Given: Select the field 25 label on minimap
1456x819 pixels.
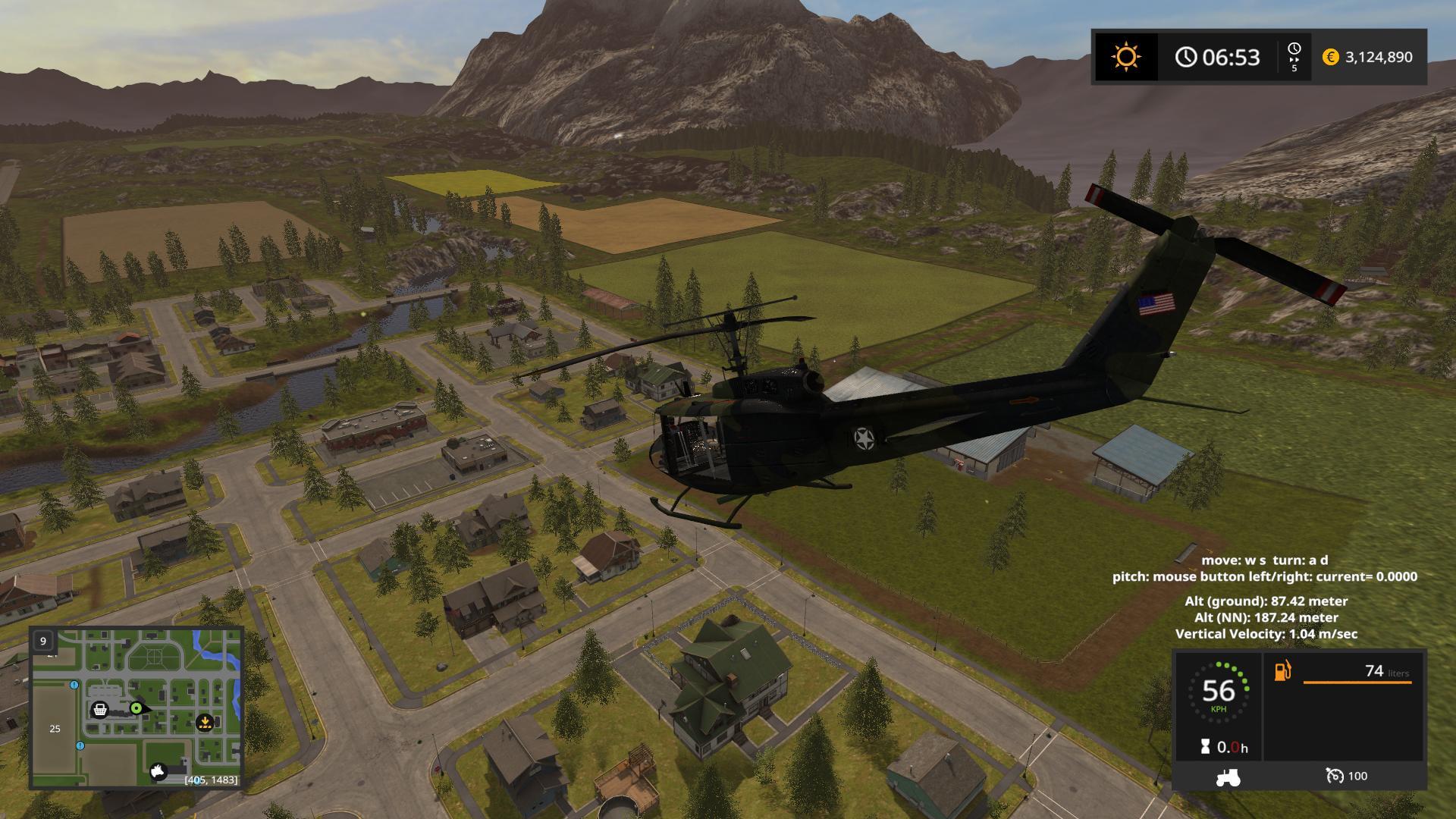Looking at the screenshot, I should 55,729.
